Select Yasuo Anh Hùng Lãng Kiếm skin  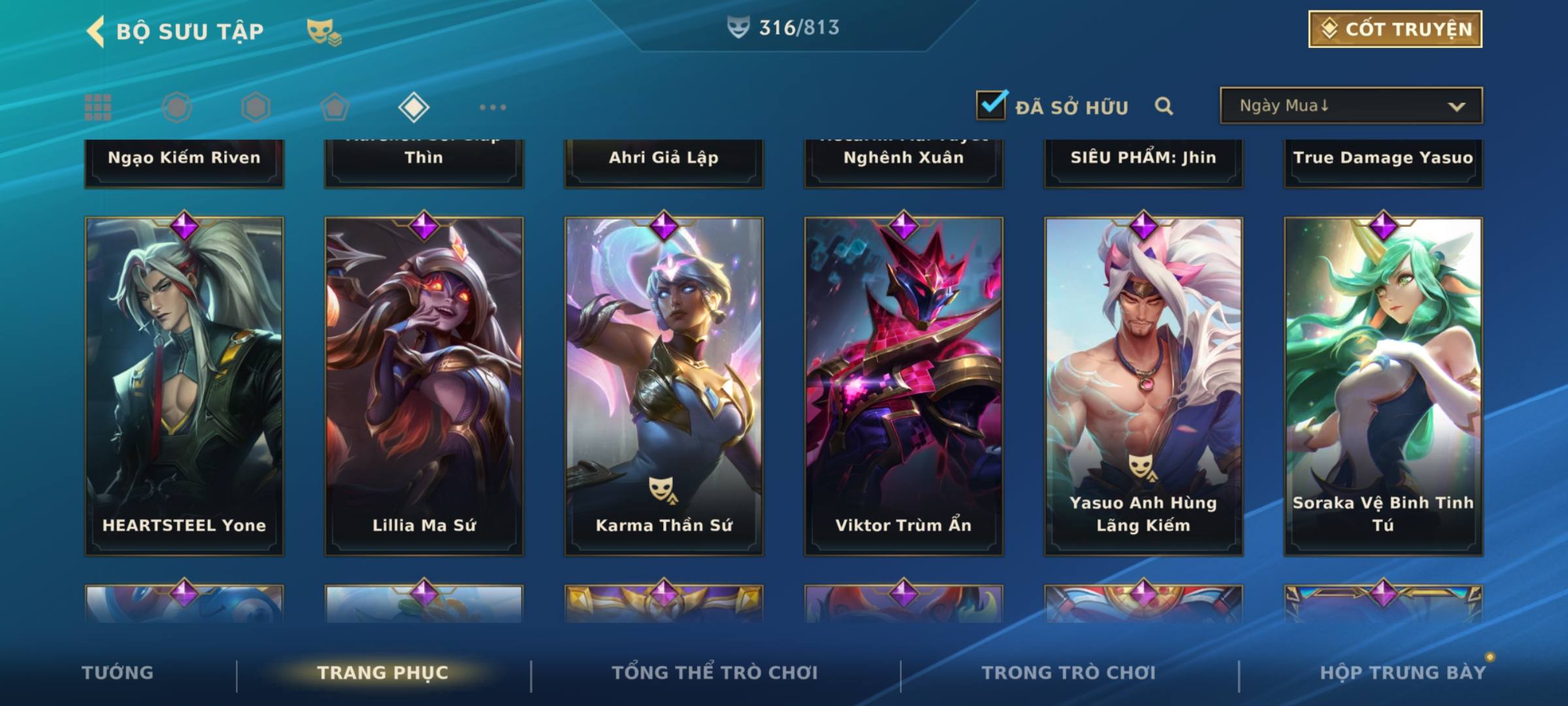1143,386
